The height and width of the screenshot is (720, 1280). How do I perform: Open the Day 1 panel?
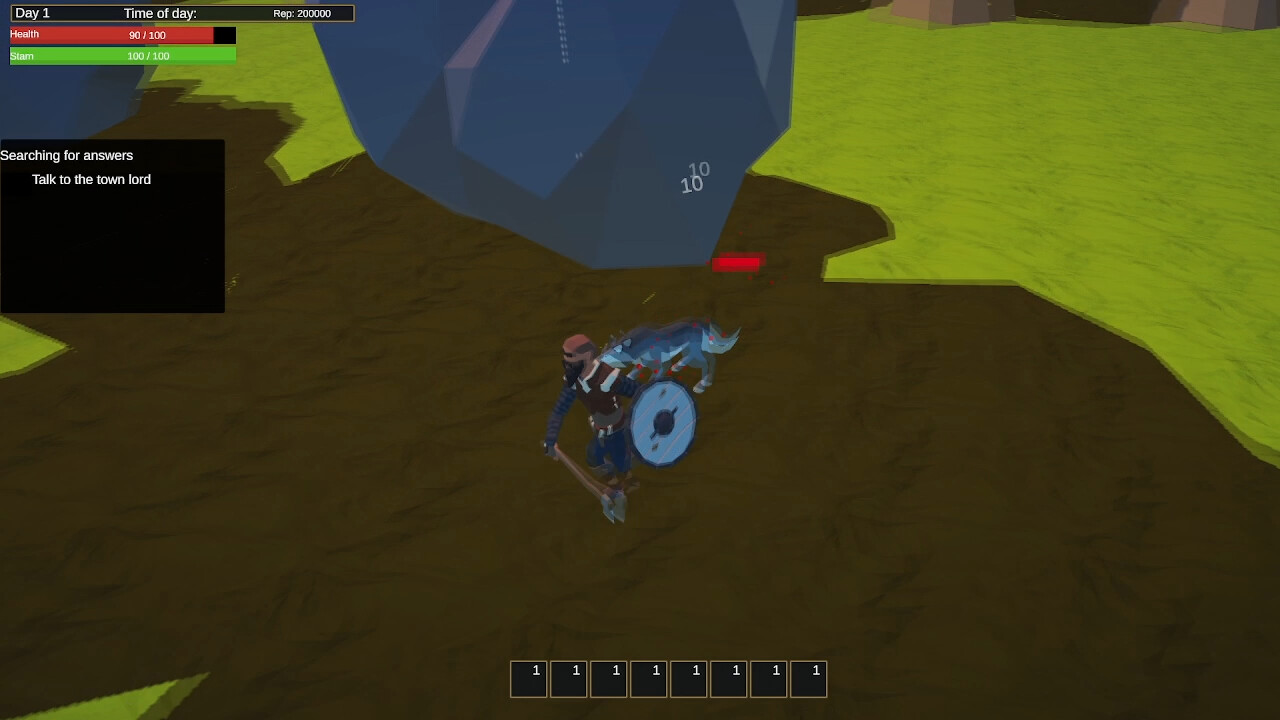[x=32, y=13]
